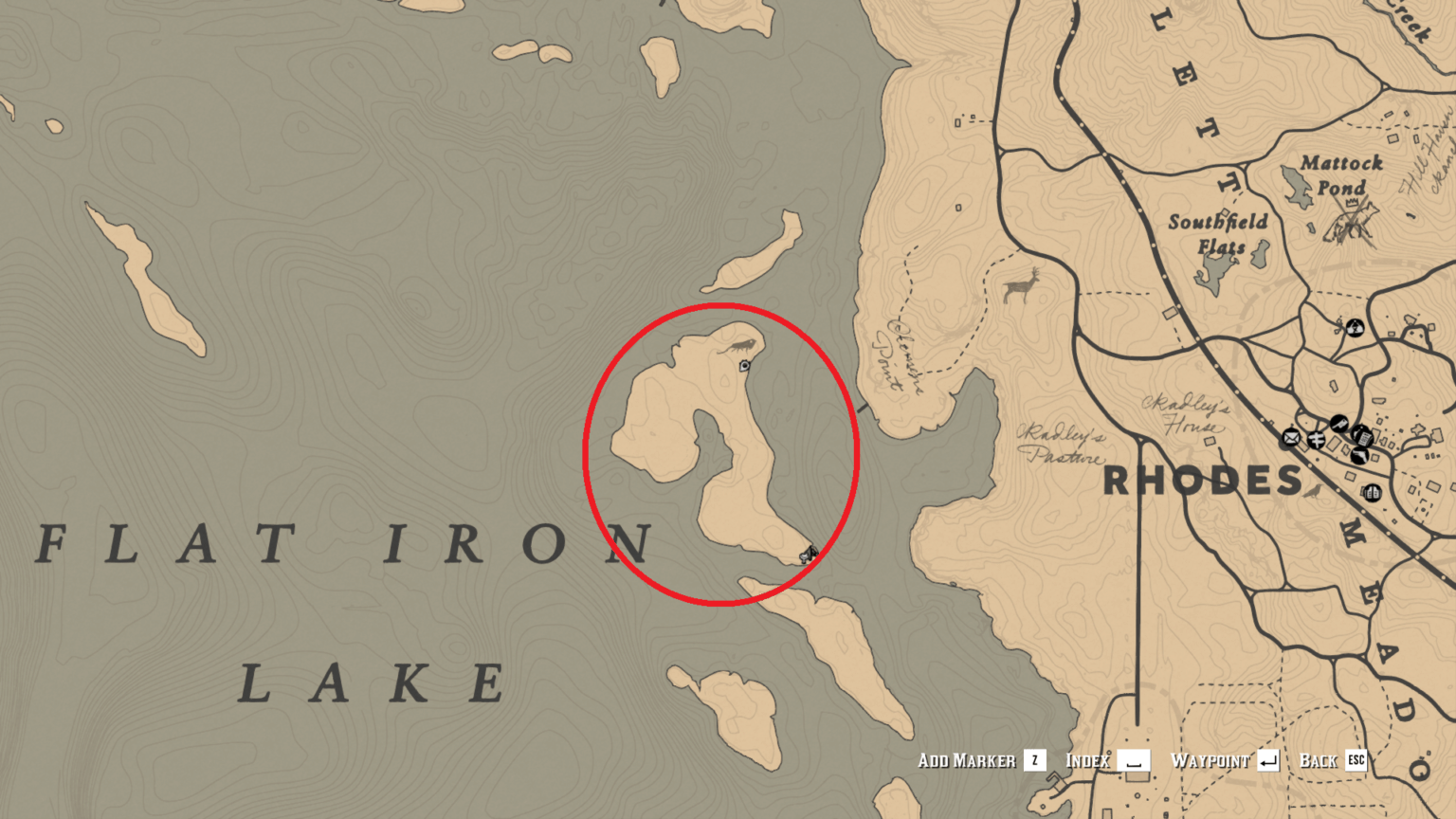
Task: Open the saloon doors icon south of Rhodes
Action: pos(1373,494)
